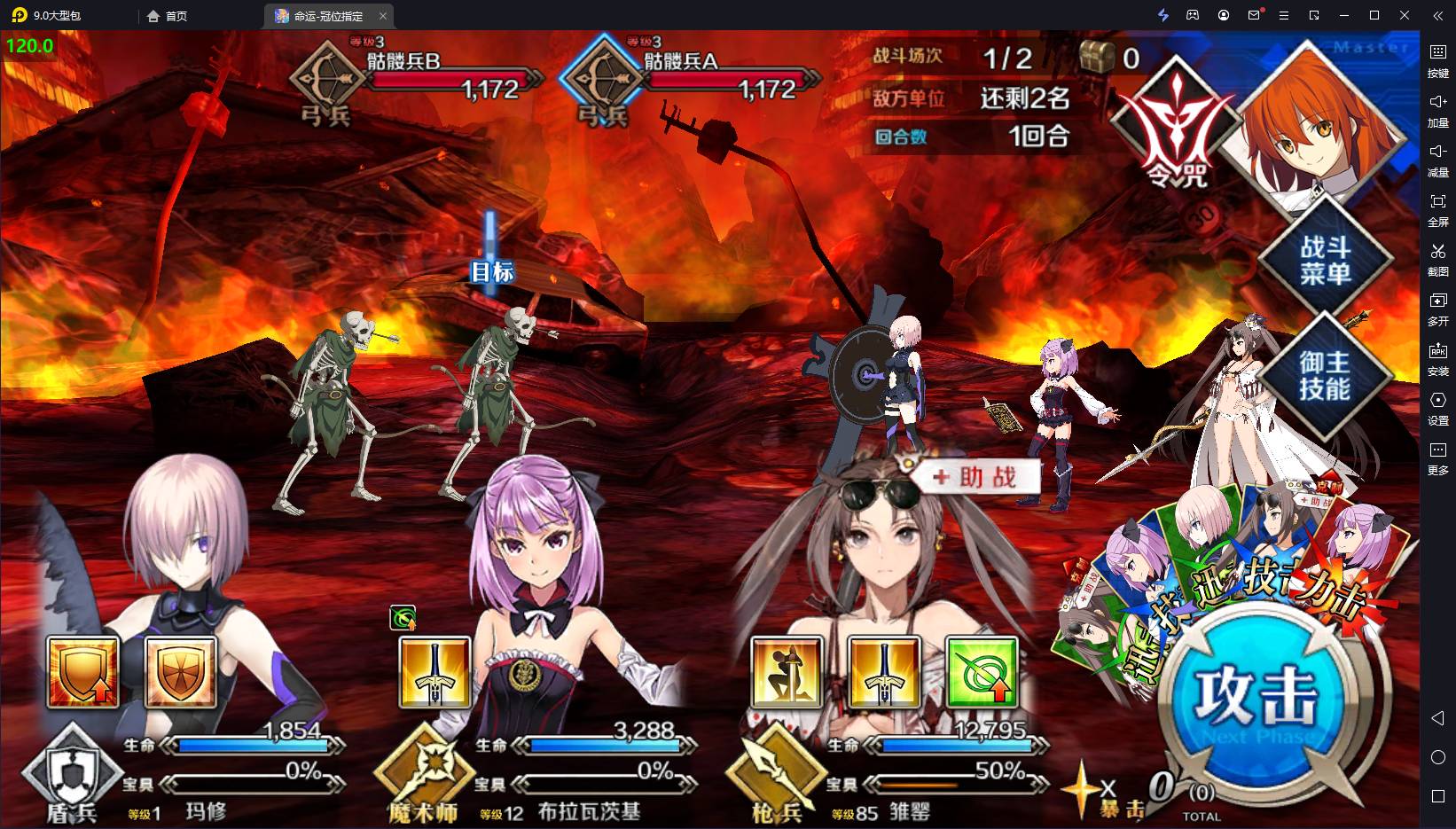The image size is (1456, 829).
Task: Activate 玛修's cross shield skill
Action: (x=180, y=671)
